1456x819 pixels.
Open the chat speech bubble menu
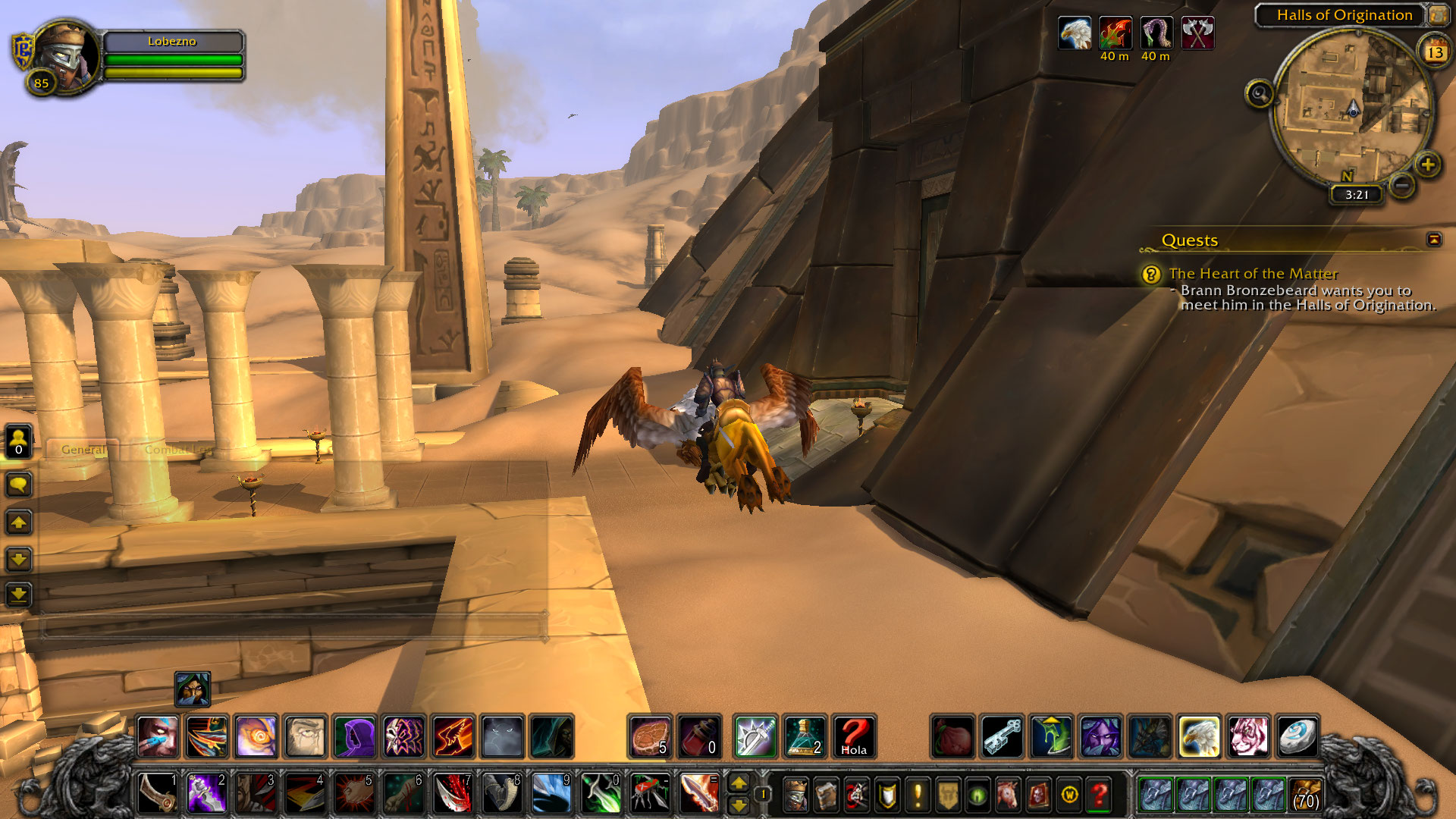pyautogui.click(x=18, y=485)
